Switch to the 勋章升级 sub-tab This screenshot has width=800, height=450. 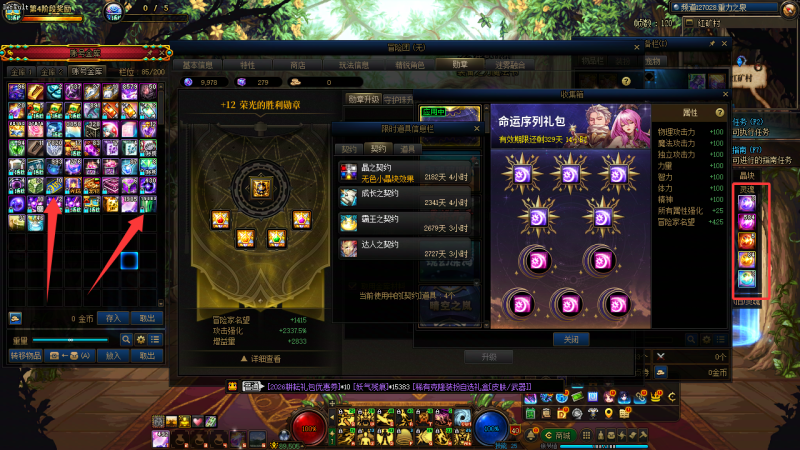[x=363, y=99]
